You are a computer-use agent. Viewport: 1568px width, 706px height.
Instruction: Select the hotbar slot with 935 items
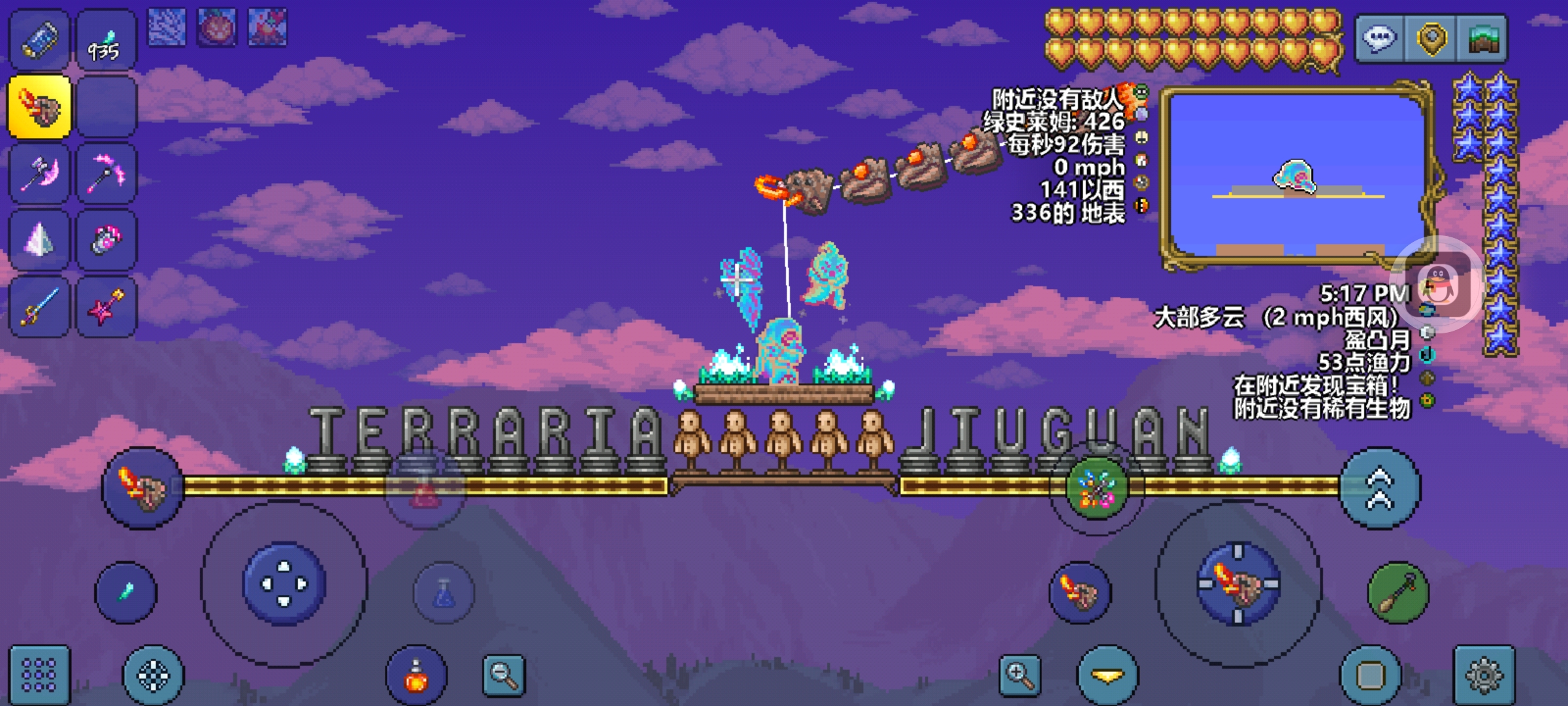(x=106, y=41)
